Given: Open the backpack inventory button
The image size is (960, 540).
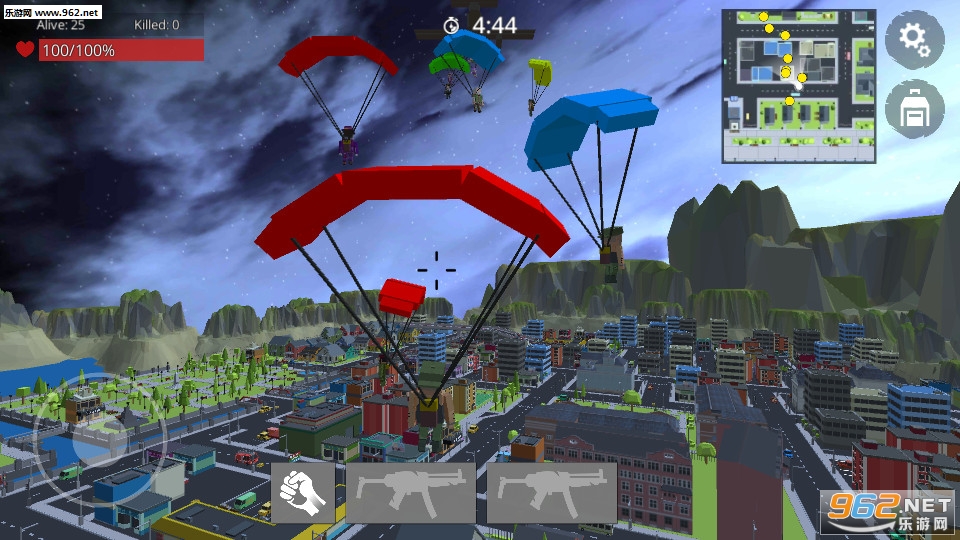Looking at the screenshot, I should (x=914, y=110).
